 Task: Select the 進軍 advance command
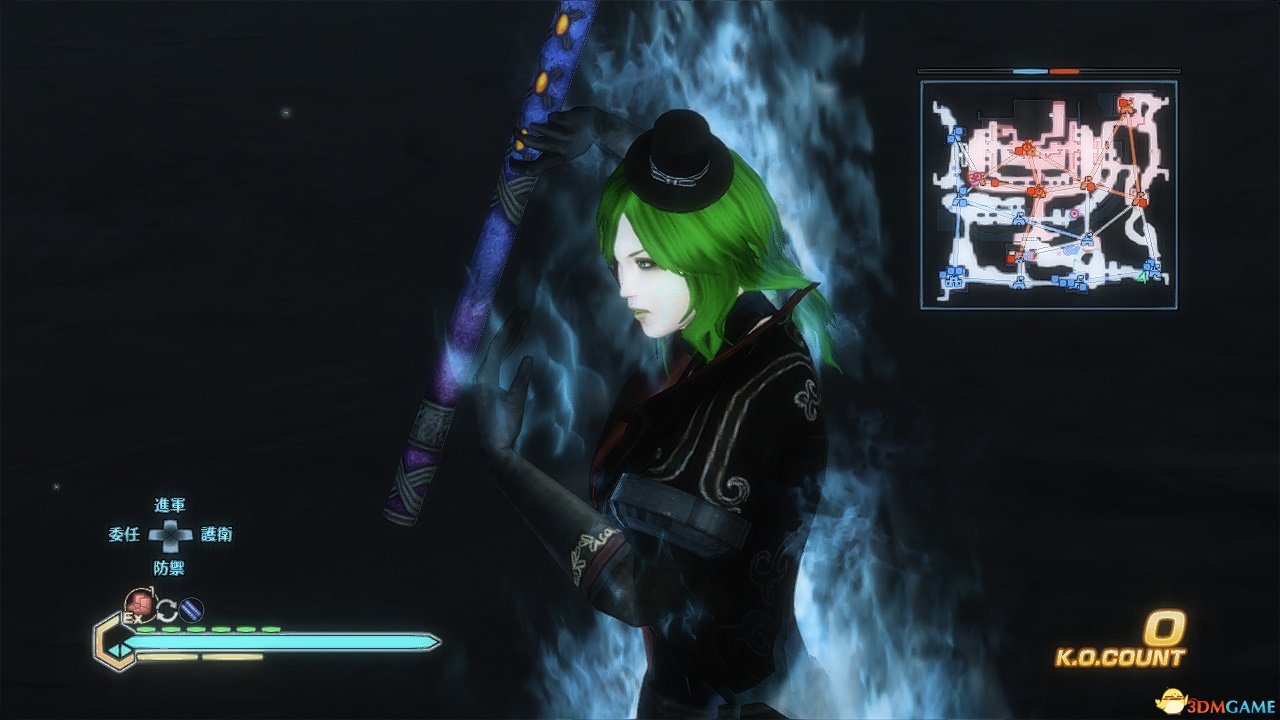170,506
